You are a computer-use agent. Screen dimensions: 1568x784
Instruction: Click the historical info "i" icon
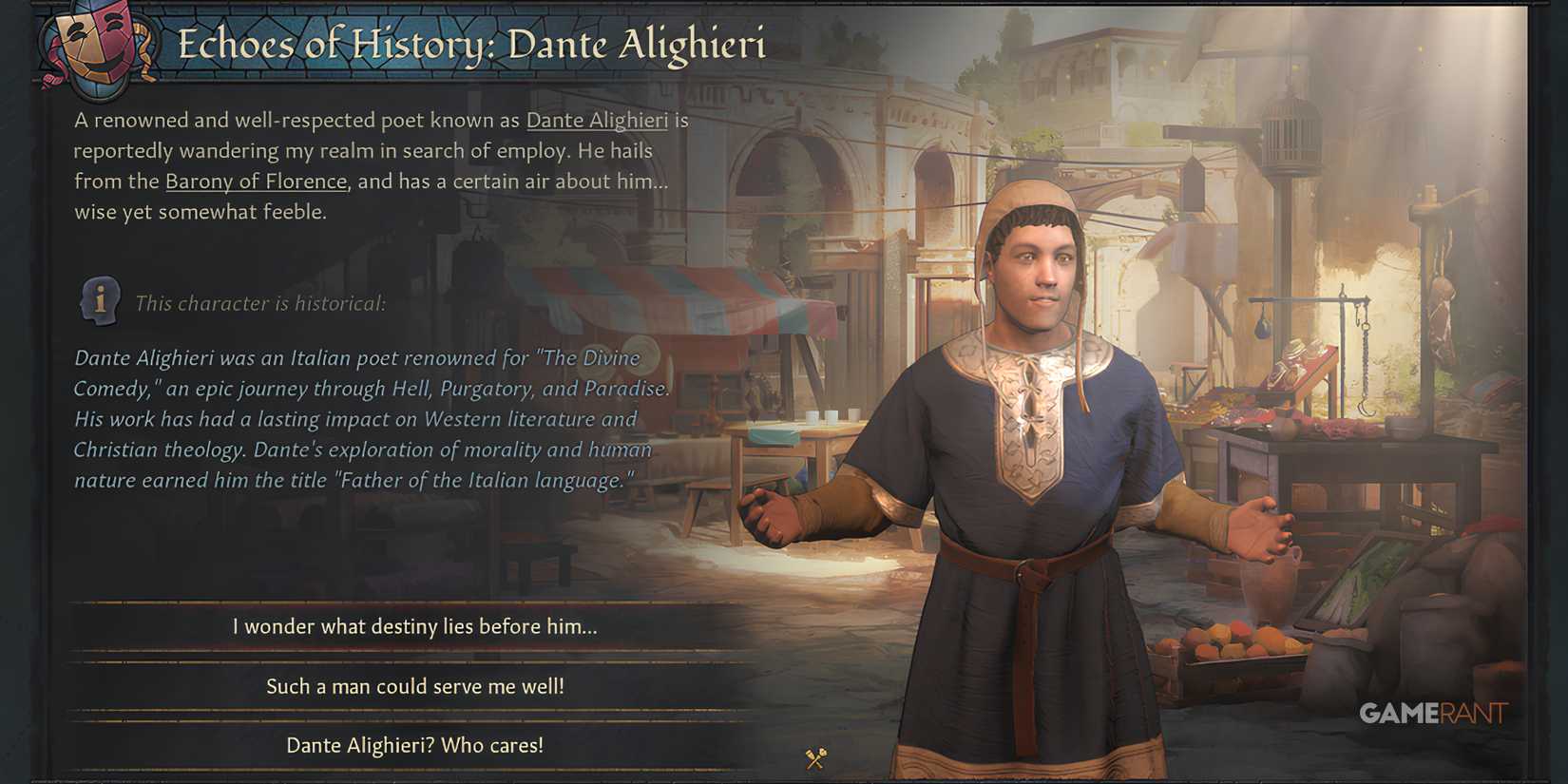(x=100, y=300)
